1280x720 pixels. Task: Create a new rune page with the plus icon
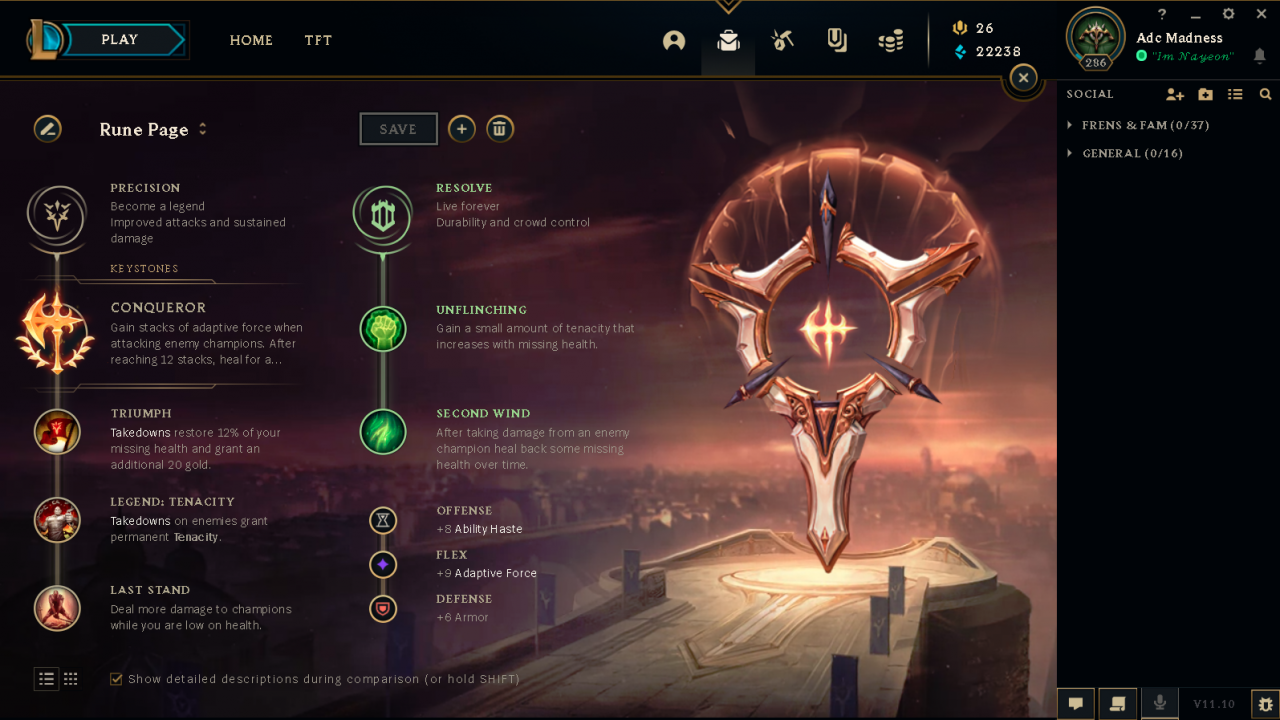[461, 128]
